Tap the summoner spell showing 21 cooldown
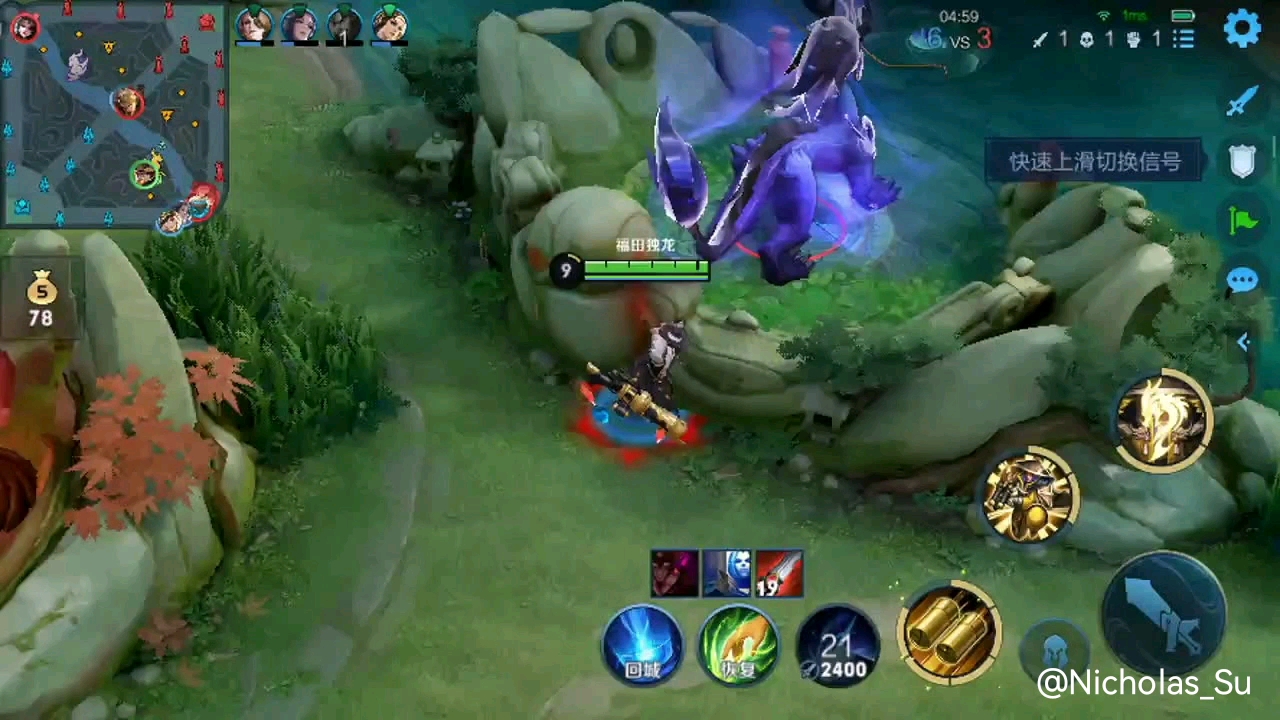Viewport: 1280px width, 720px height. [838, 645]
